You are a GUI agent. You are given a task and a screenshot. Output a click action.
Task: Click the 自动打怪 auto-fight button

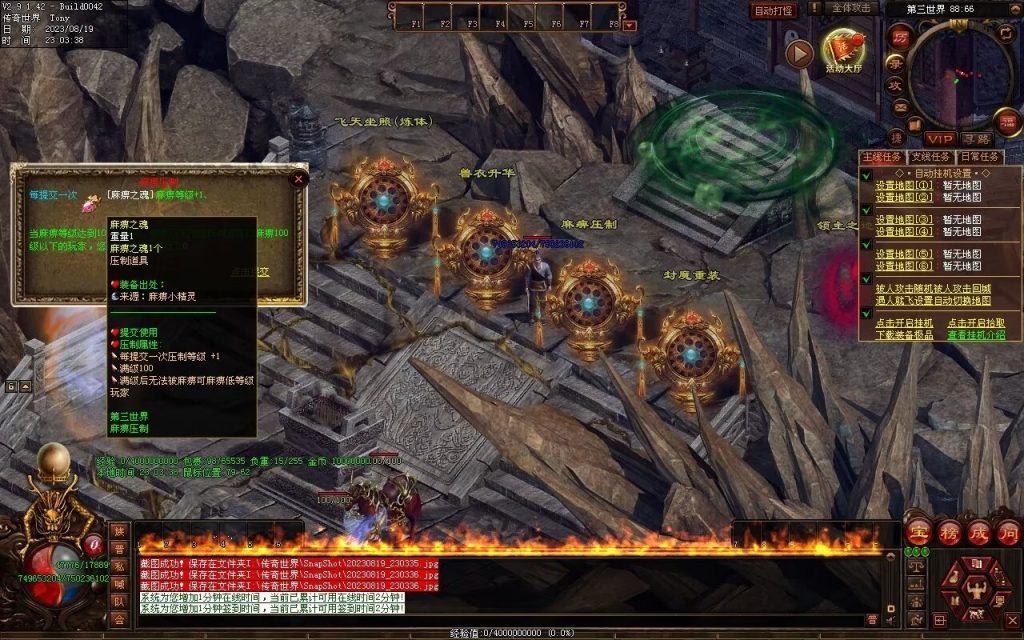775,11
